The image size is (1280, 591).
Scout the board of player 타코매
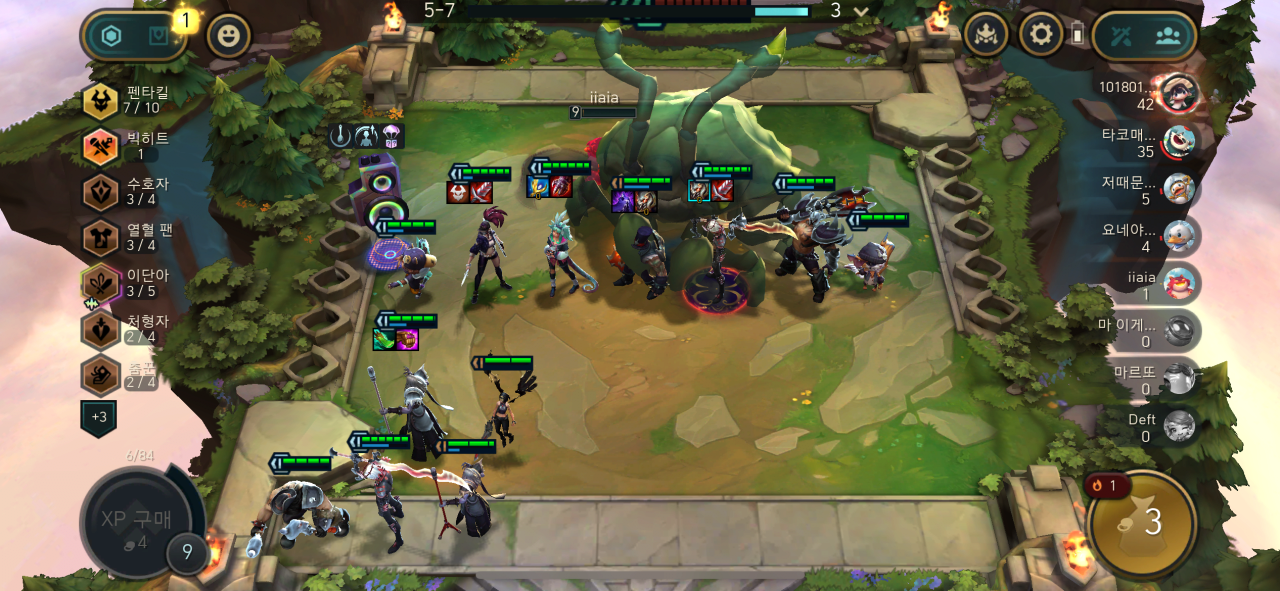pyautogui.click(x=1180, y=141)
